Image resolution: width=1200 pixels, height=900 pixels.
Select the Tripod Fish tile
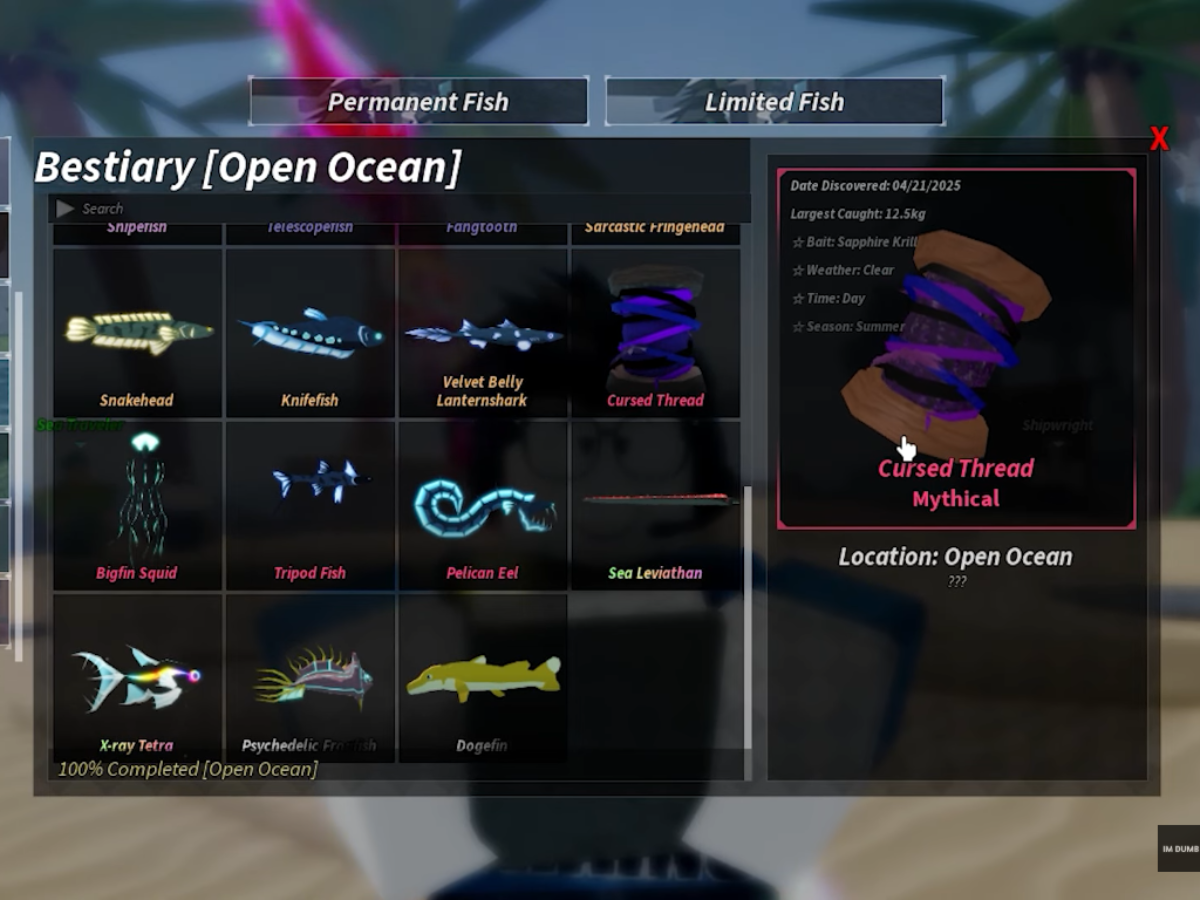click(x=310, y=505)
